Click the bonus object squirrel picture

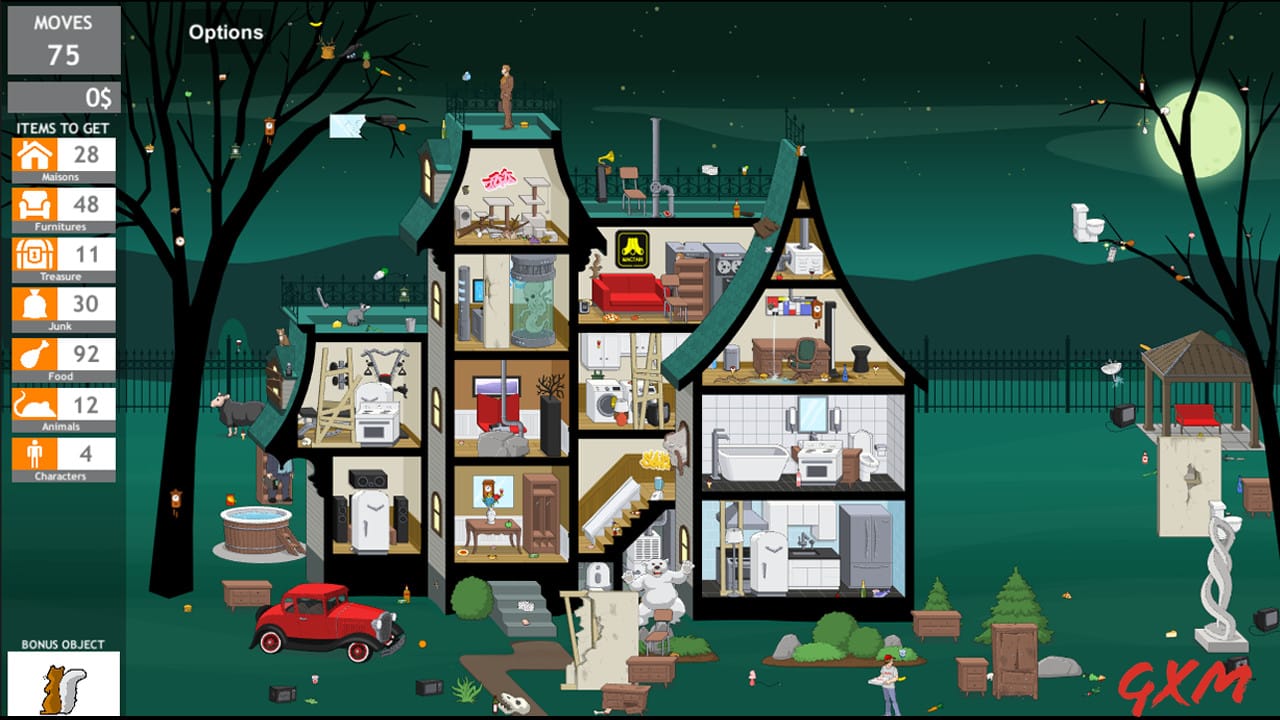click(65, 685)
